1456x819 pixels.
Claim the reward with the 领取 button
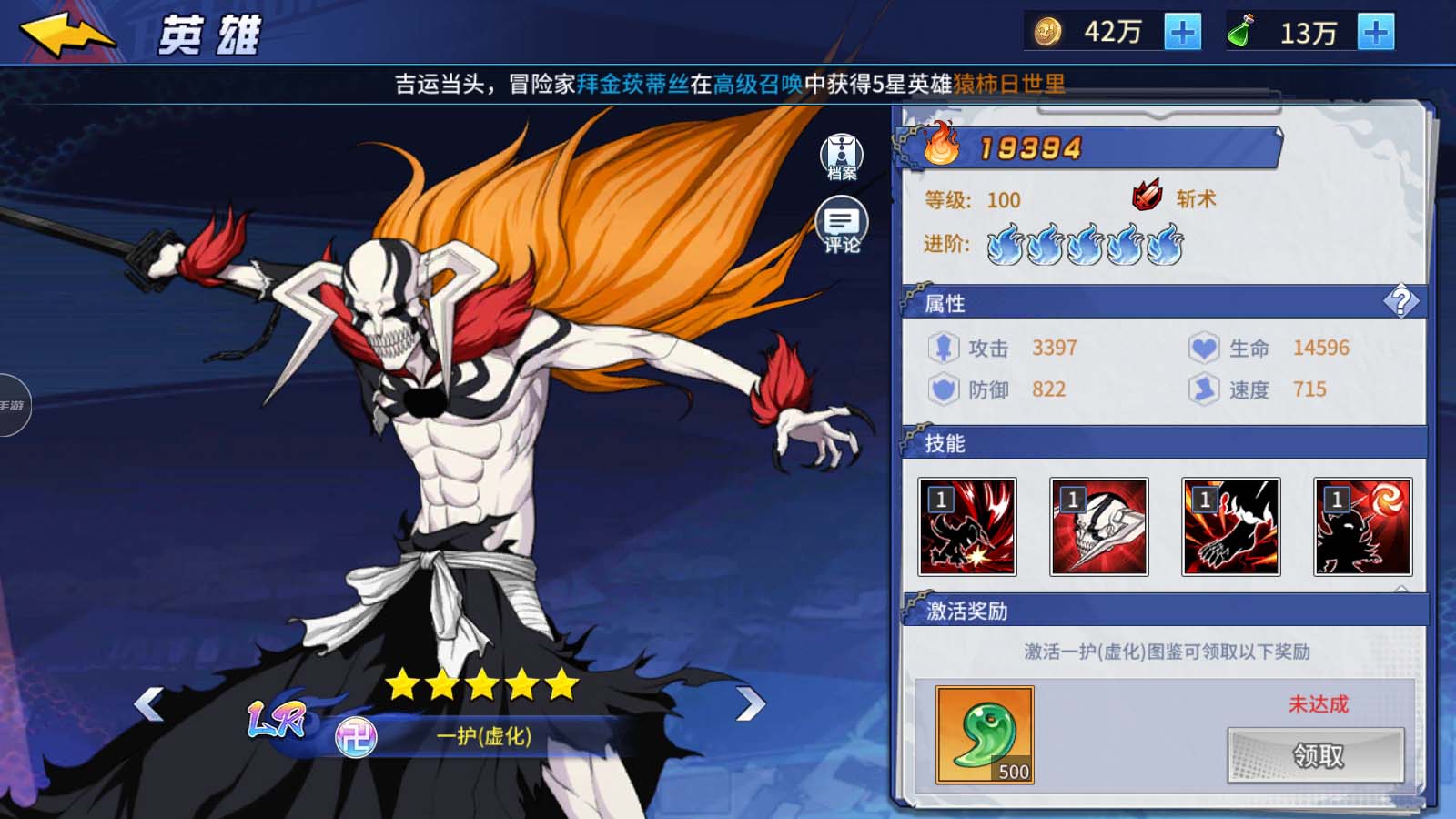tap(1316, 754)
